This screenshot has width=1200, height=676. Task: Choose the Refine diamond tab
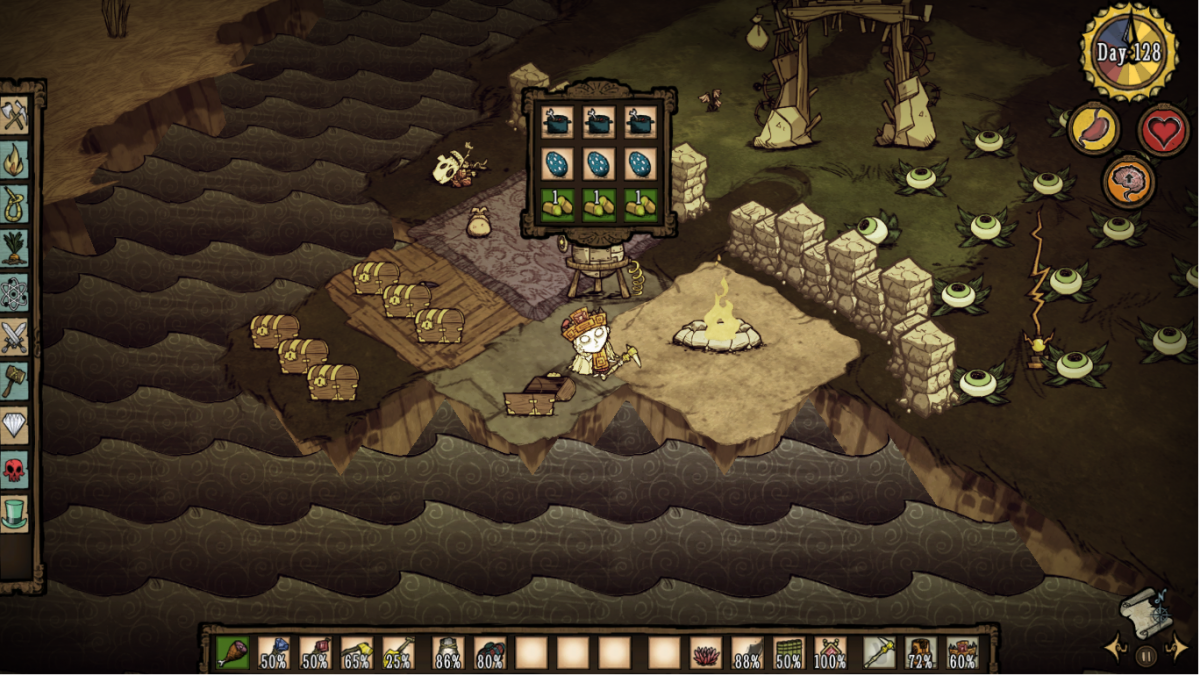[15, 425]
